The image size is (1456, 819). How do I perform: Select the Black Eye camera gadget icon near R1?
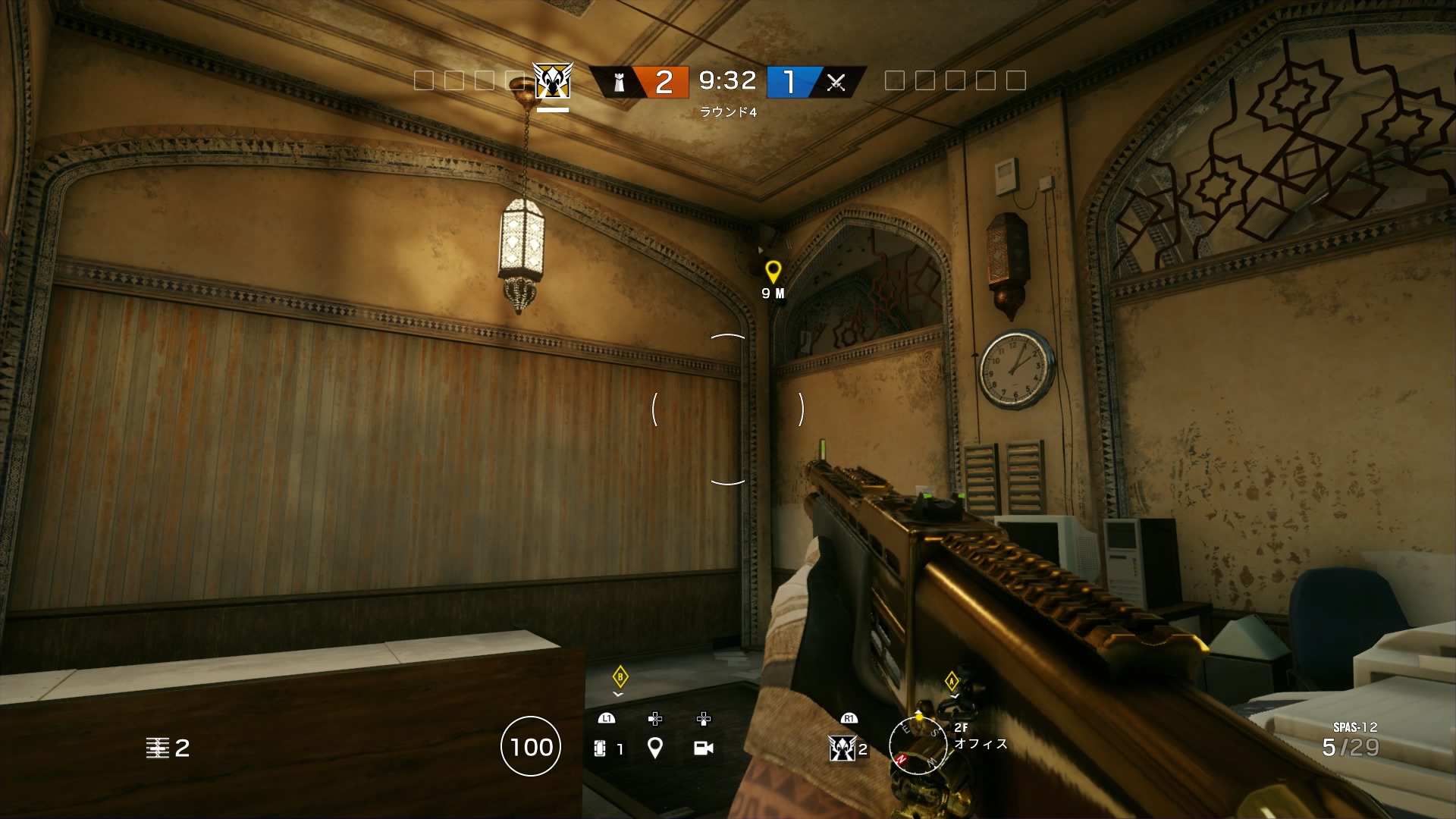click(843, 748)
